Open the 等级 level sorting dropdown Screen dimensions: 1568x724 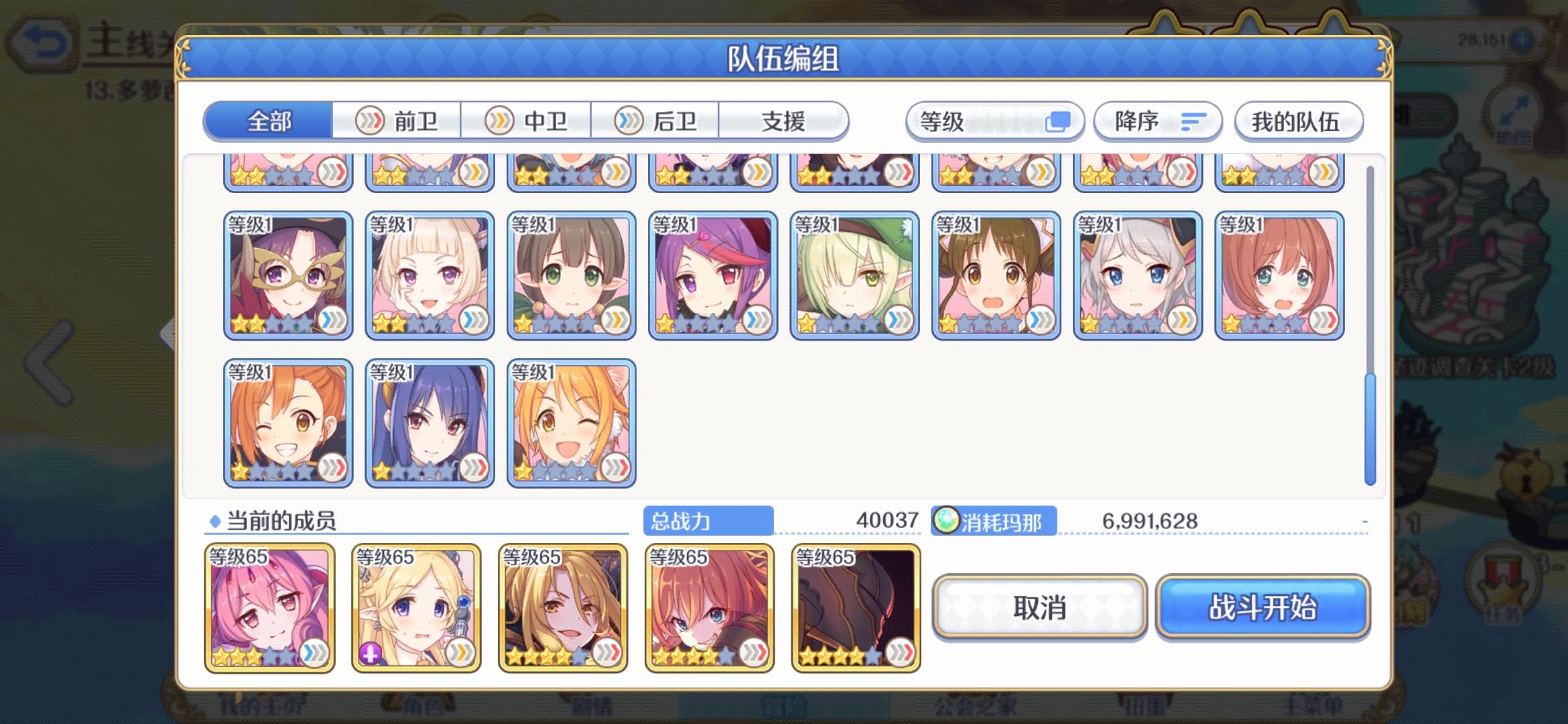point(994,121)
